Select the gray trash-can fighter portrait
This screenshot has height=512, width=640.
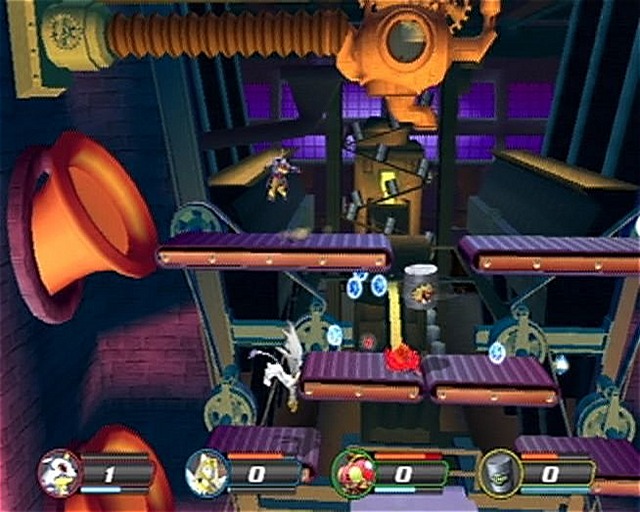pos(500,471)
